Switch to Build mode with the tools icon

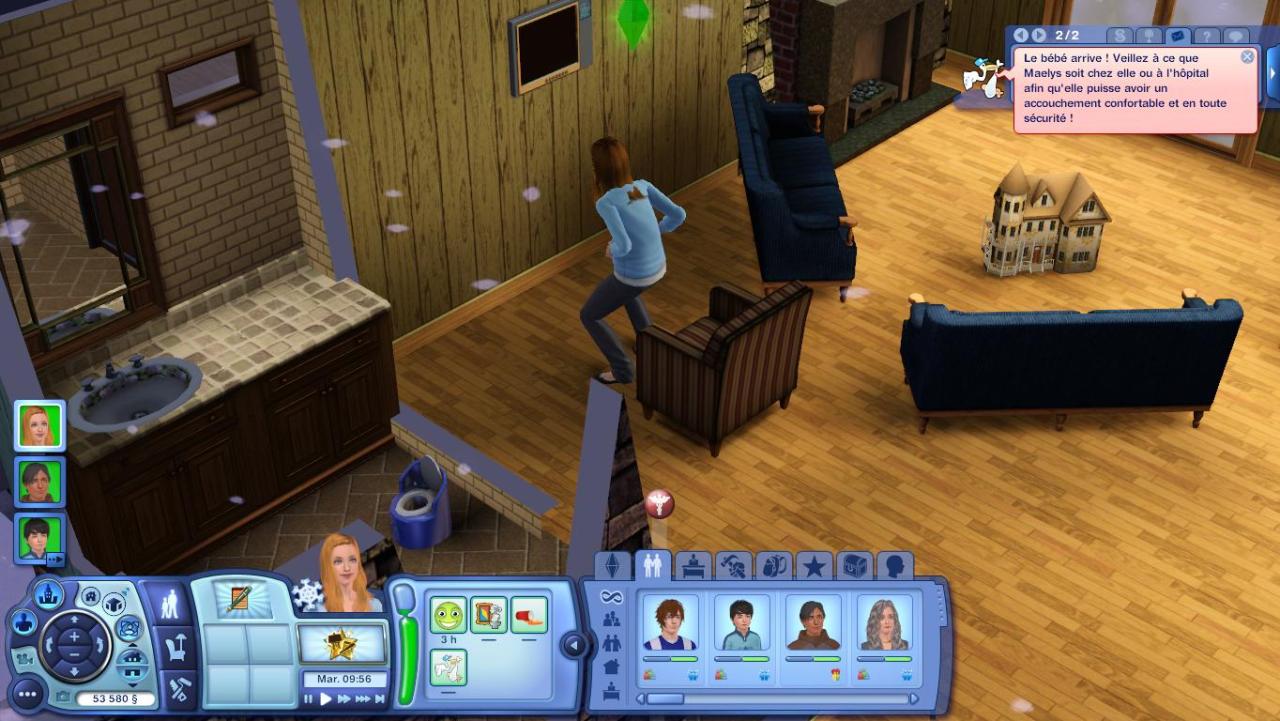click(x=176, y=690)
